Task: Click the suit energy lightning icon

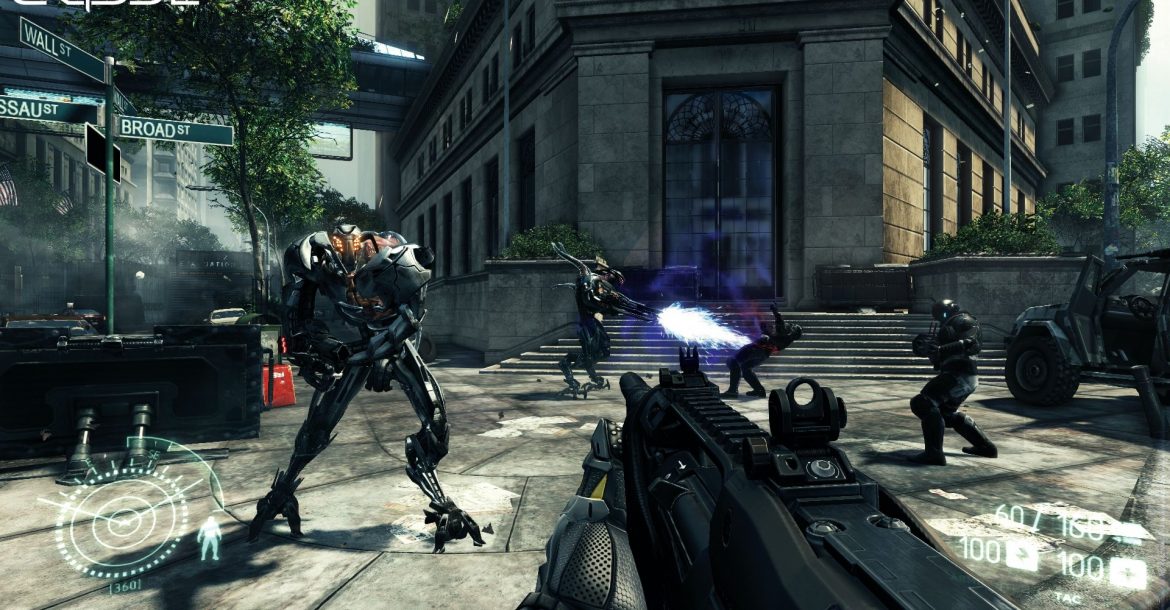Action: coord(1024,551)
